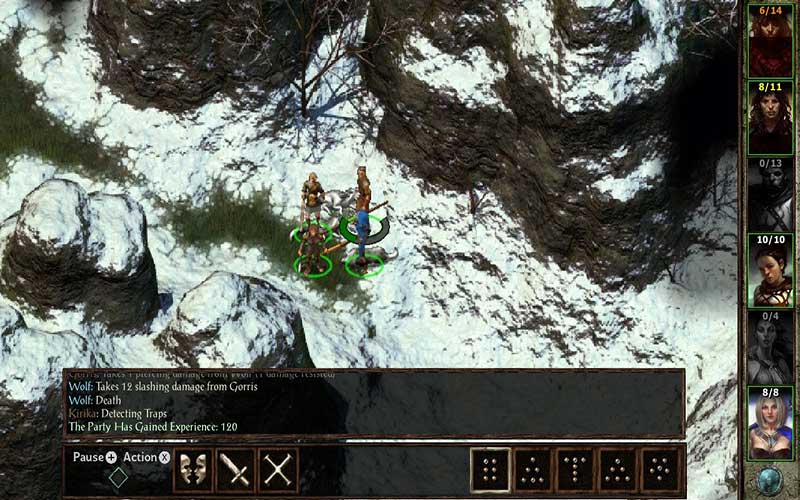Click the round orb below the portraits
Image resolution: width=800 pixels, height=500 pixels.
click(x=770, y=478)
